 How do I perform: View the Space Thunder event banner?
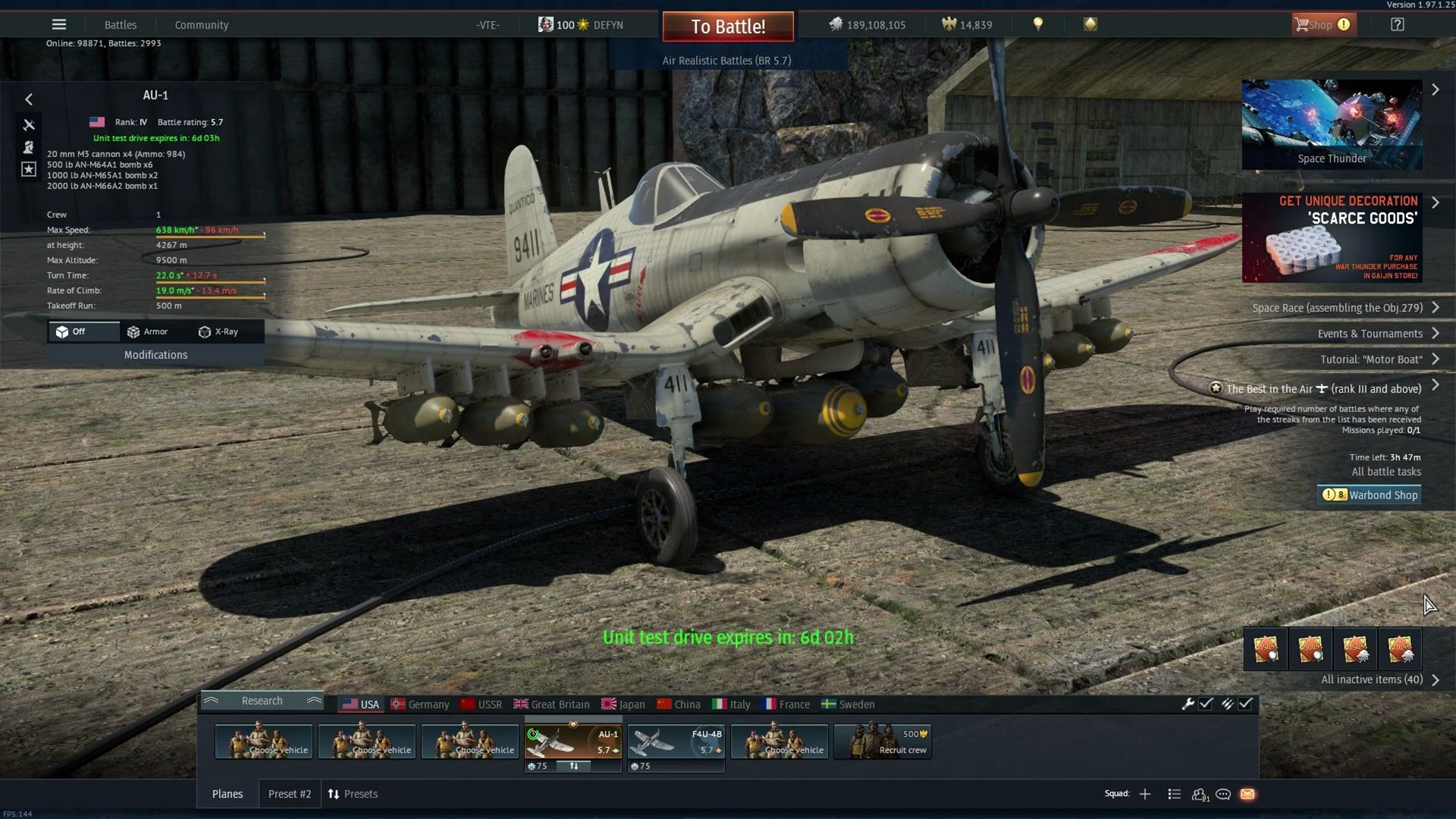[1332, 124]
